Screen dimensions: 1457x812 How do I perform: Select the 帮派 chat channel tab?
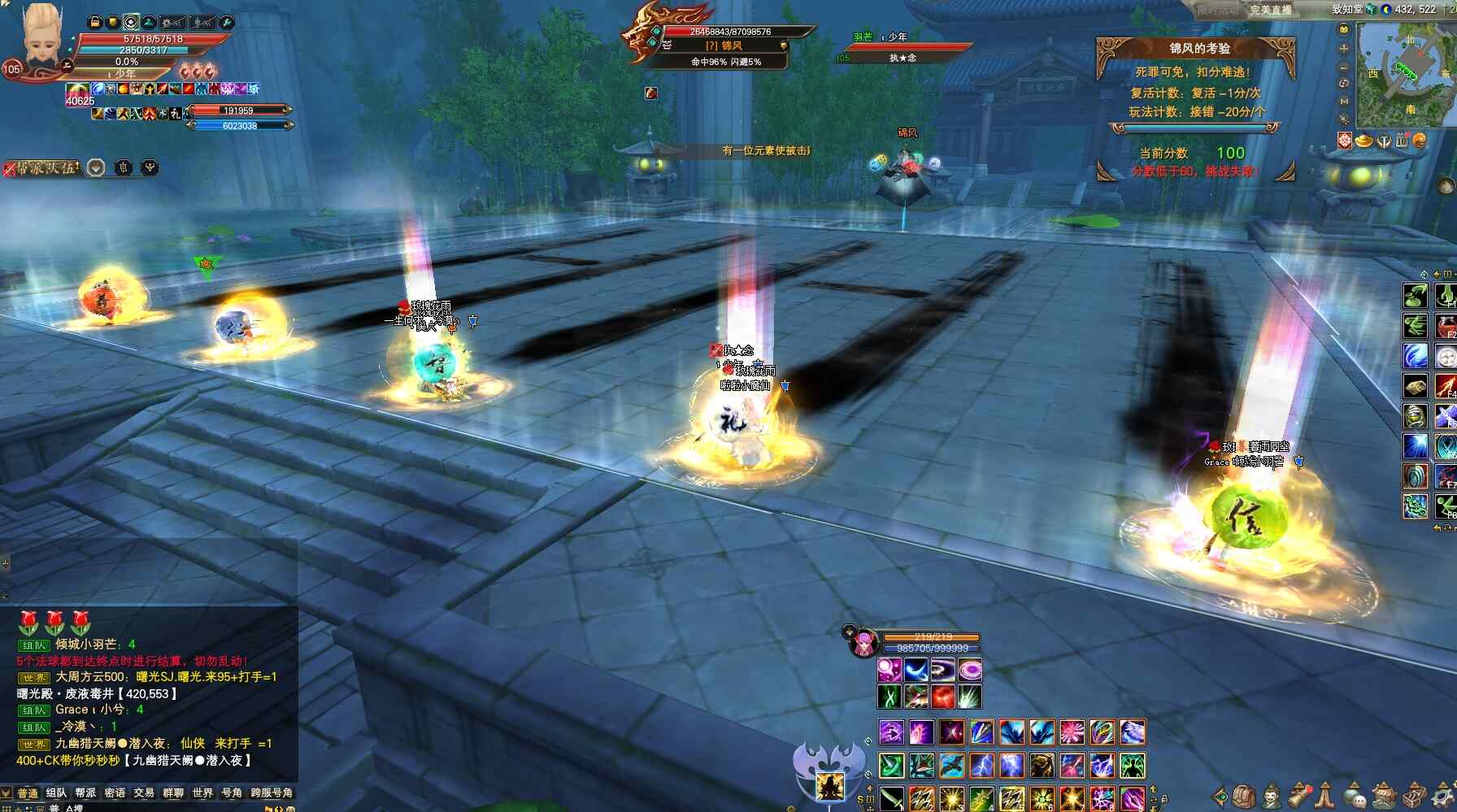click(85, 792)
